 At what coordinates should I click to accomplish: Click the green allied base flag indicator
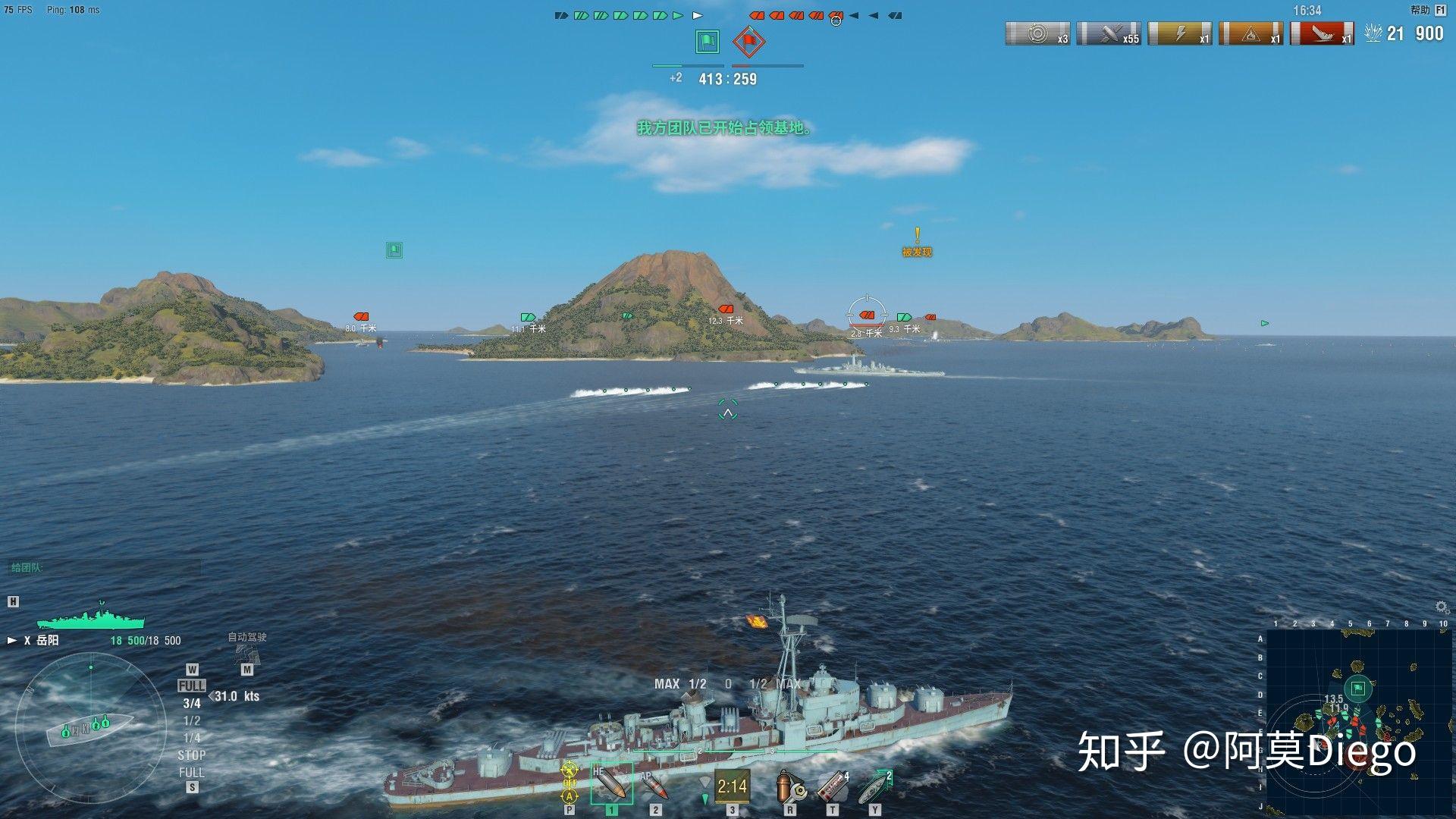click(x=708, y=41)
